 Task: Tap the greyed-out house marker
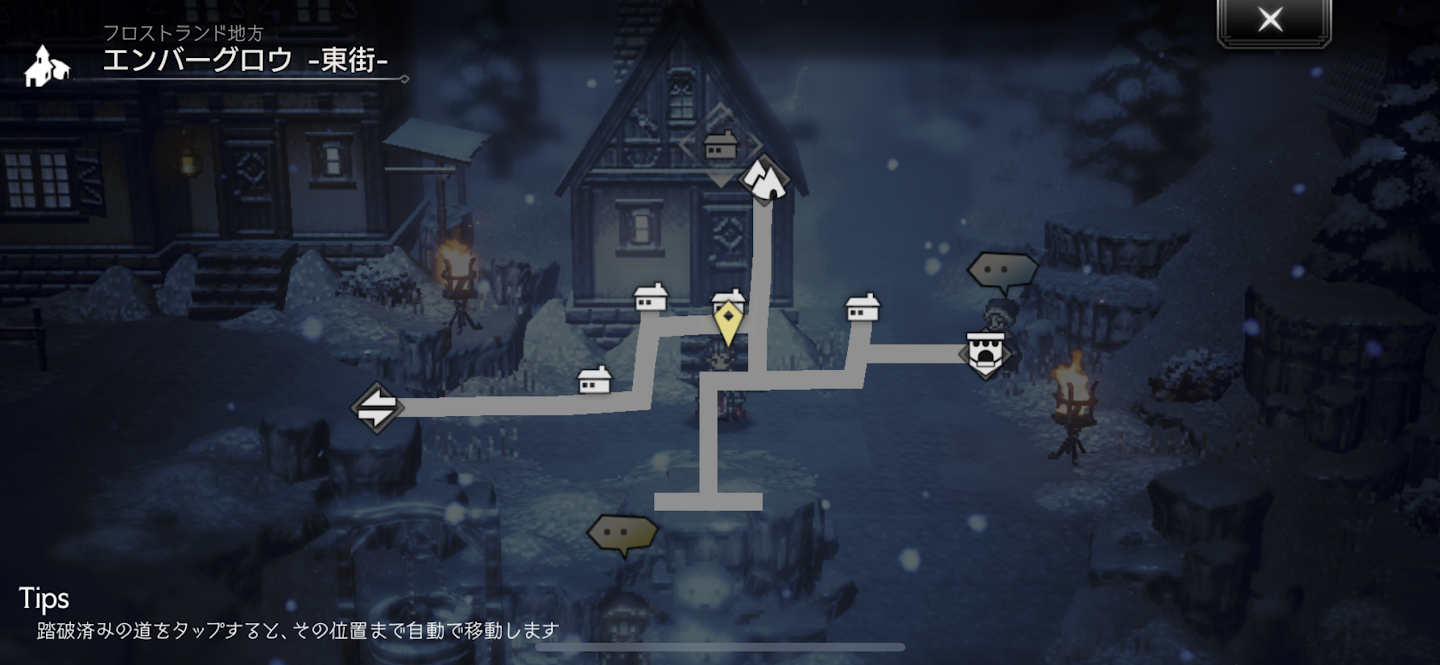720,146
